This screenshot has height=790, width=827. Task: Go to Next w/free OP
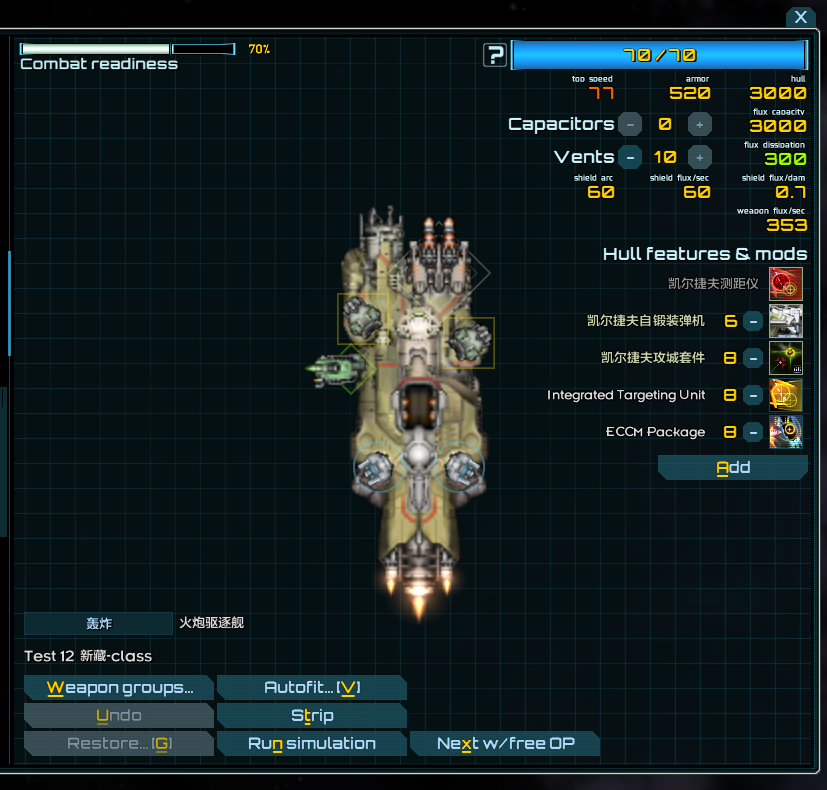point(505,744)
